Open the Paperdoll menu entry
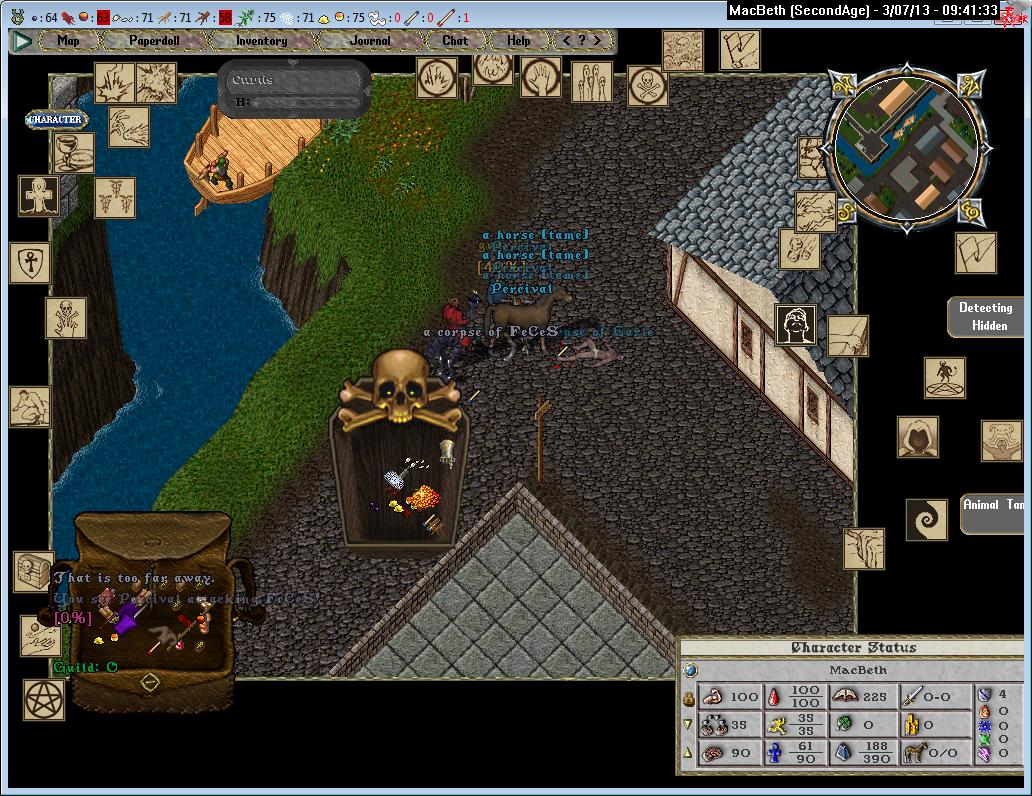This screenshot has width=1032, height=796. coord(152,41)
